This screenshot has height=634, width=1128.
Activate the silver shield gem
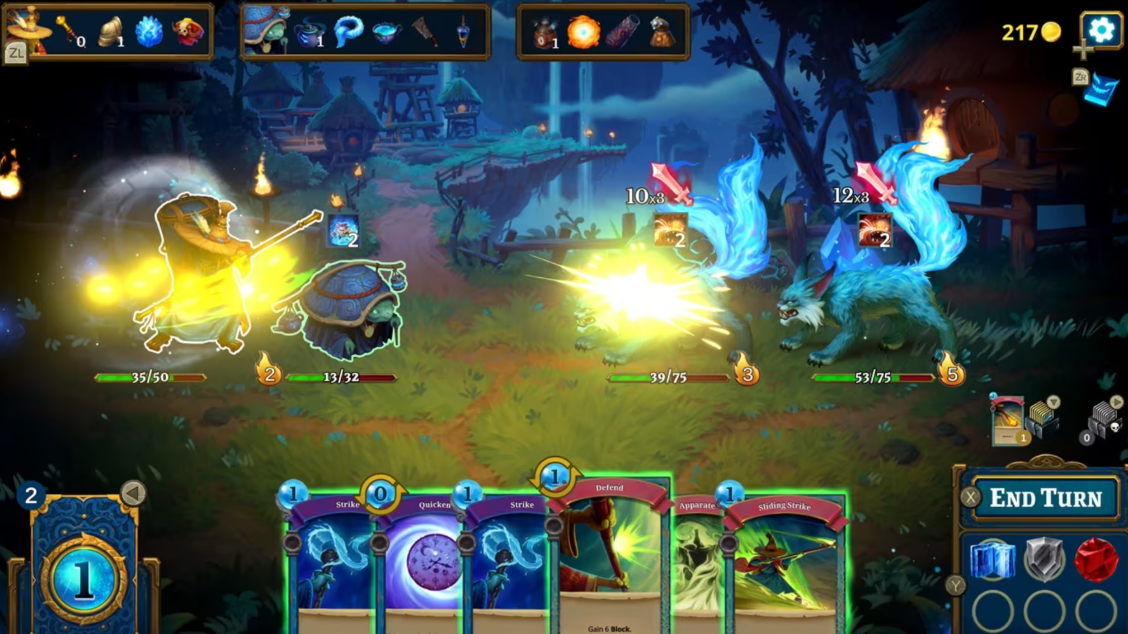(1044, 560)
